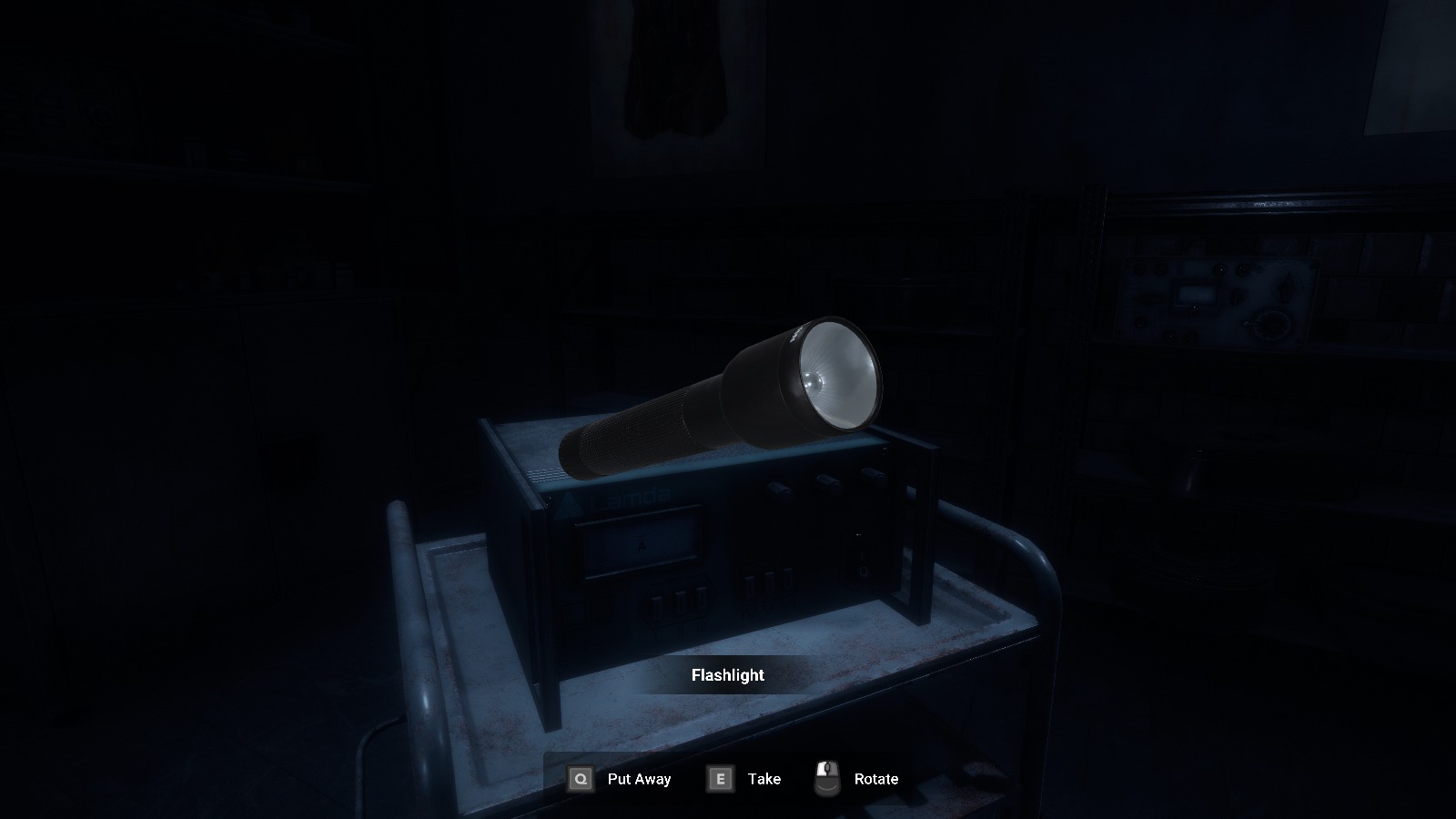Click the round audio jack port

[x=864, y=573]
